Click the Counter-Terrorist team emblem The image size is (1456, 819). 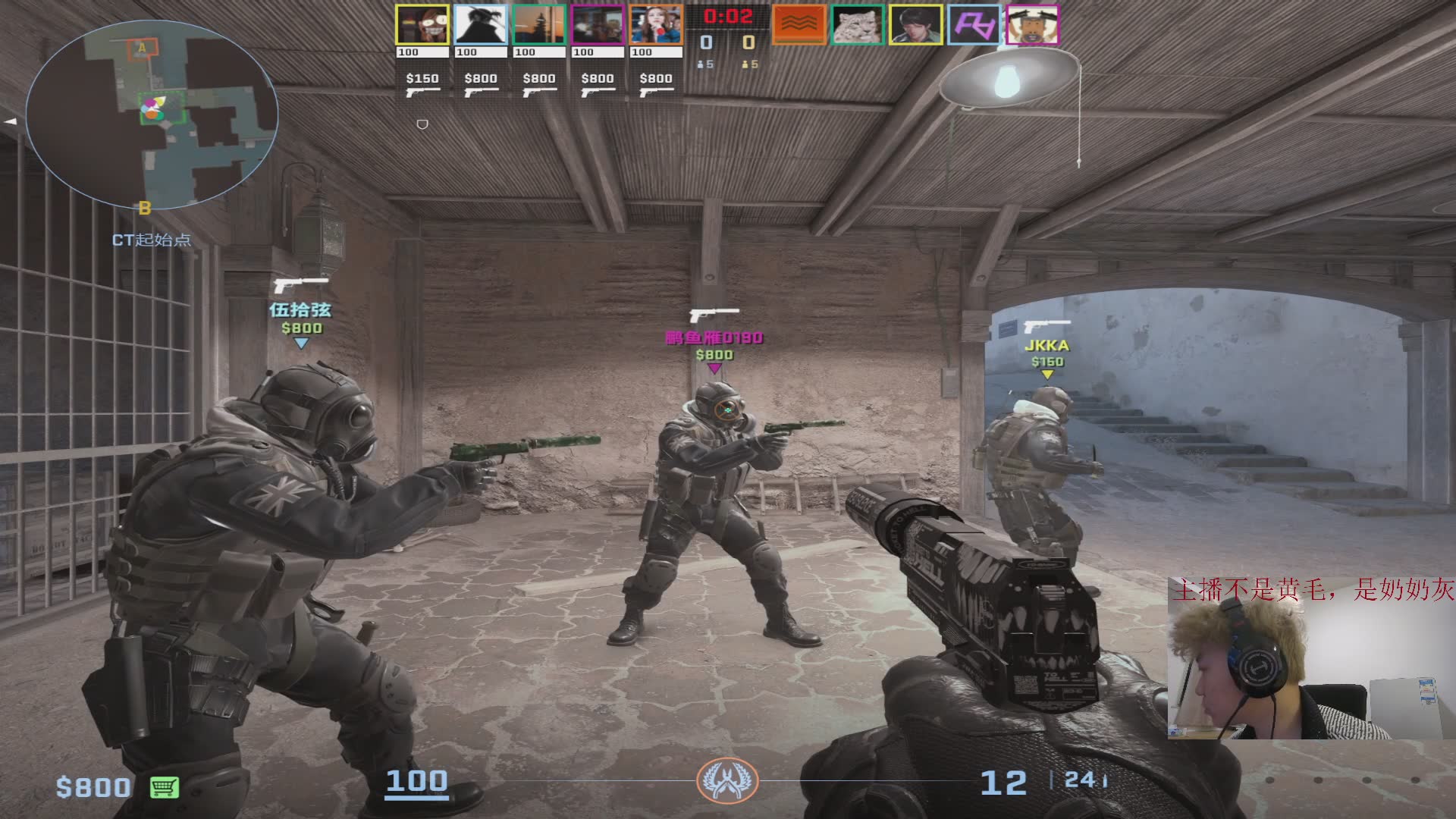[727, 780]
